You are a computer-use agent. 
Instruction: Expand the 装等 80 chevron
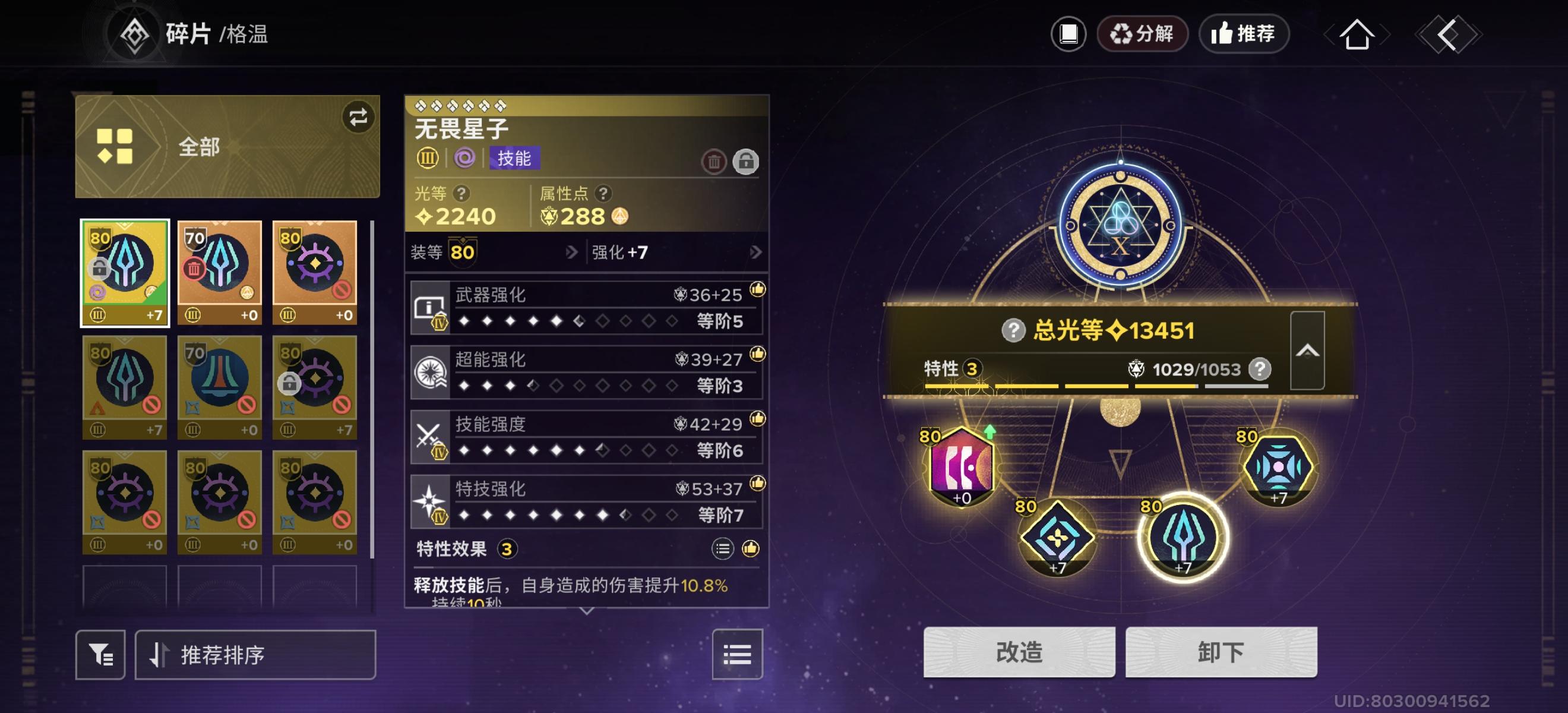pyautogui.click(x=570, y=252)
